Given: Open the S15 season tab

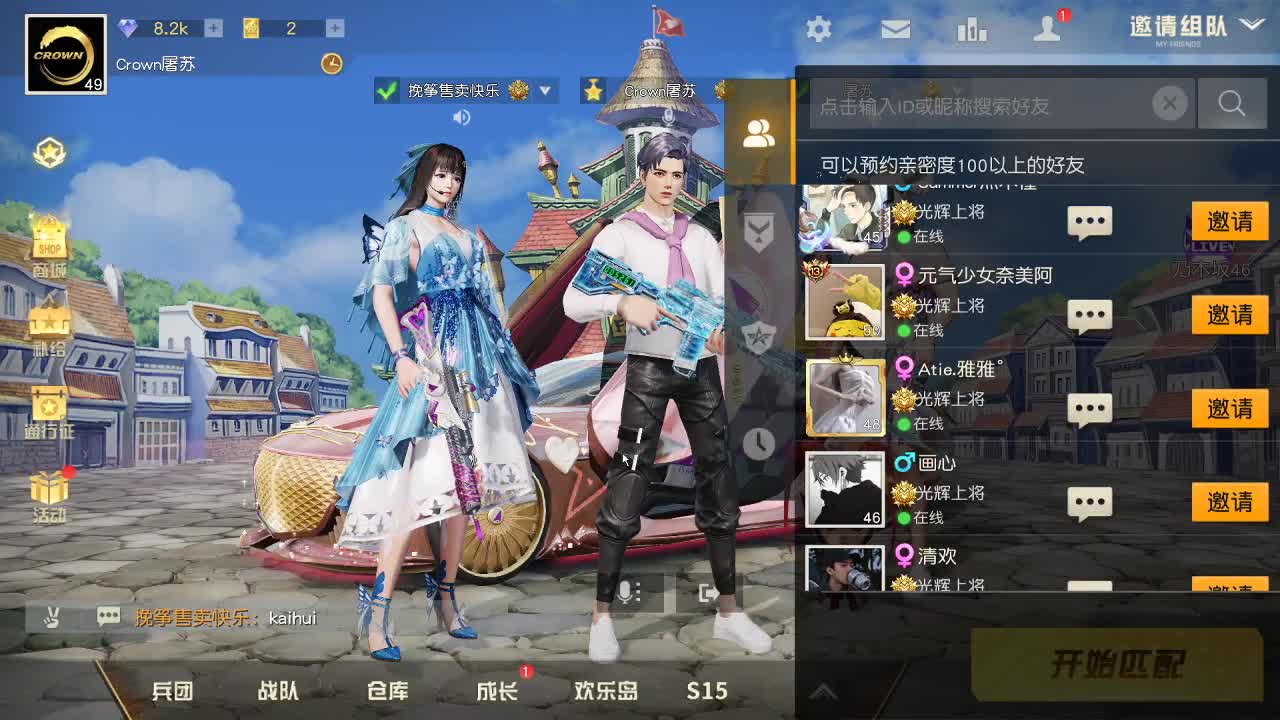Looking at the screenshot, I should 707,690.
